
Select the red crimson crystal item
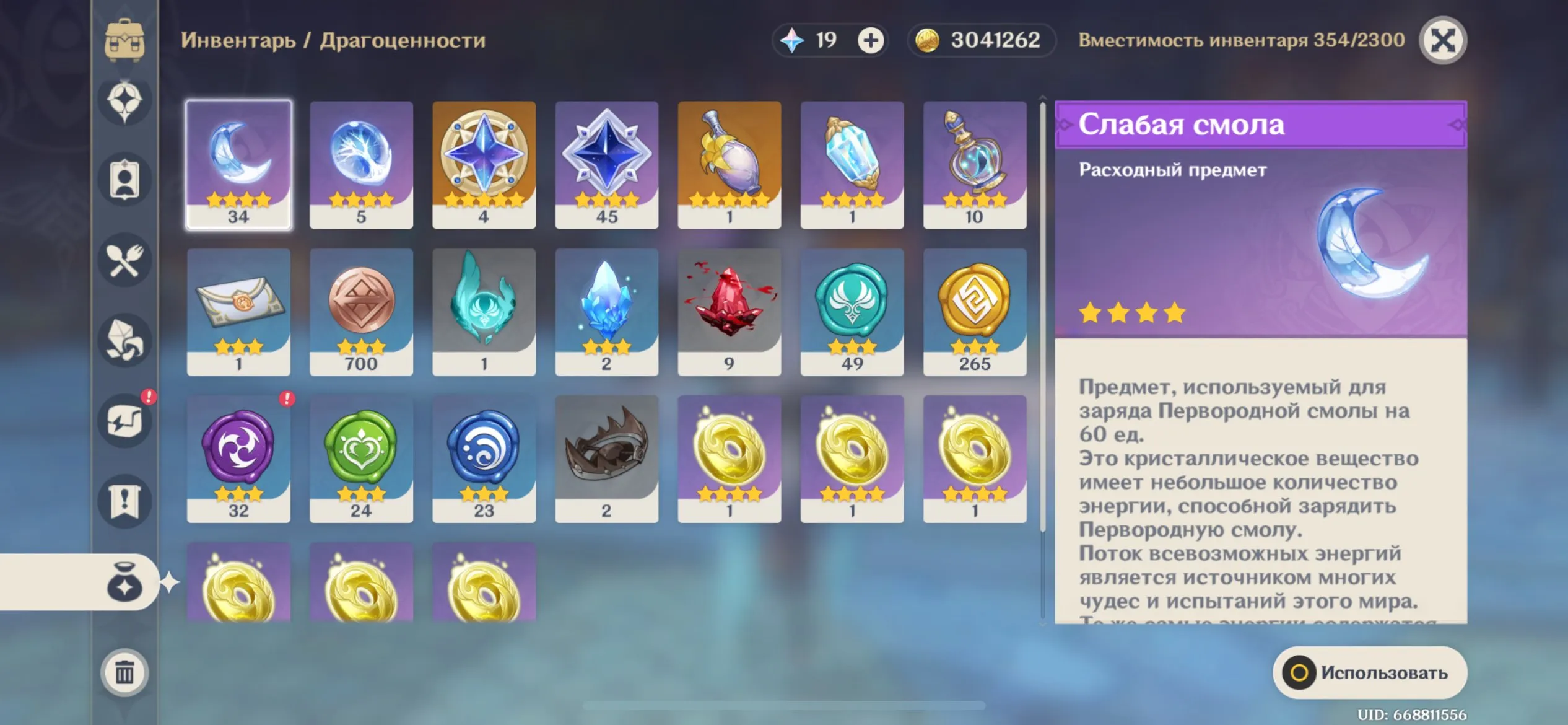tap(729, 312)
